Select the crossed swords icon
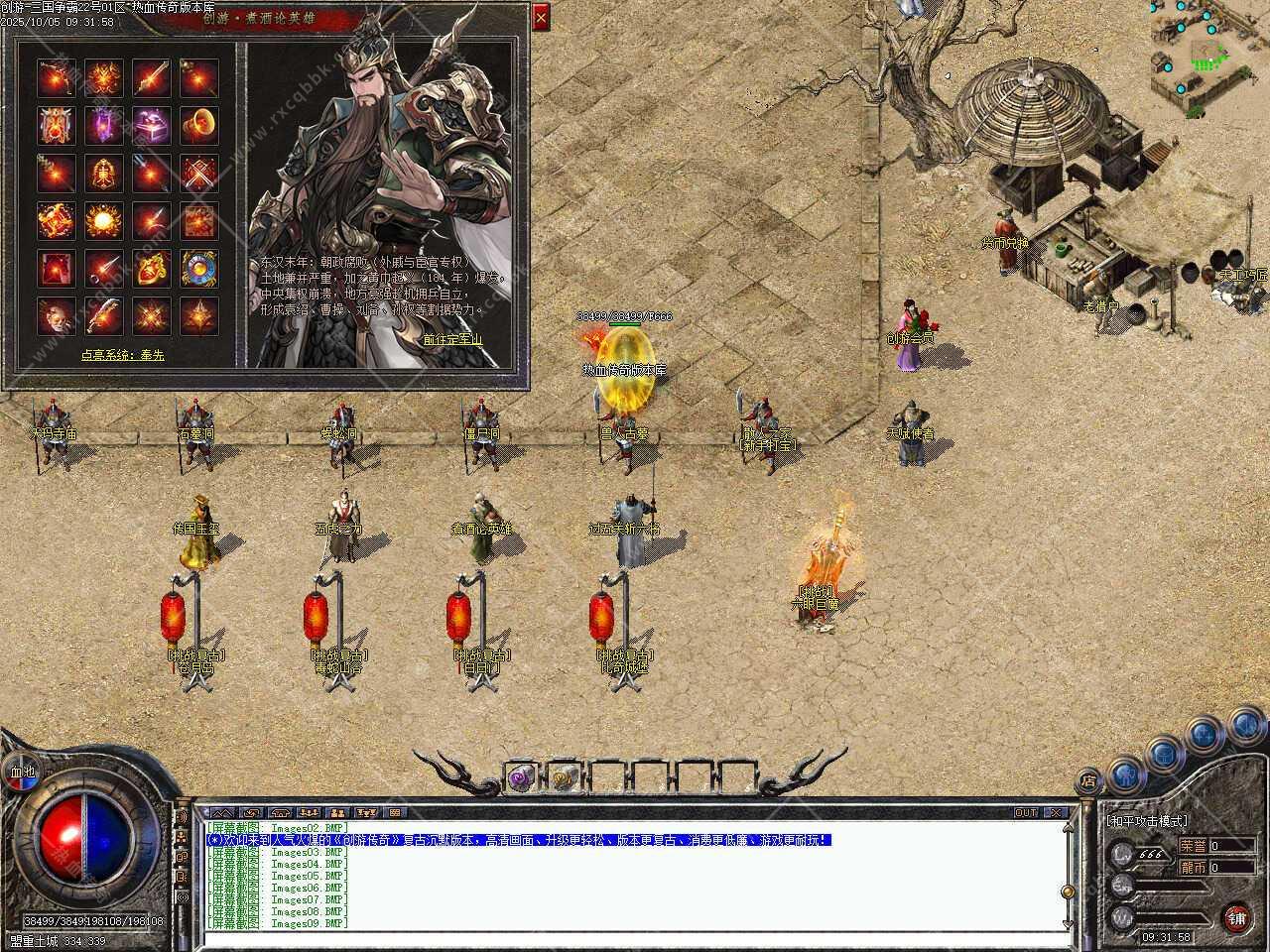Image resolution: width=1270 pixels, height=952 pixels. tap(199, 174)
